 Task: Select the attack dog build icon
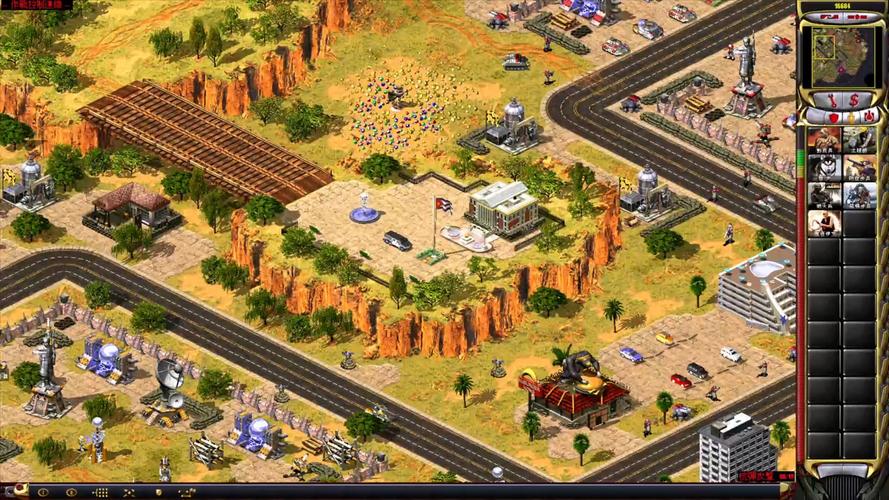pyautogui.click(x=824, y=167)
